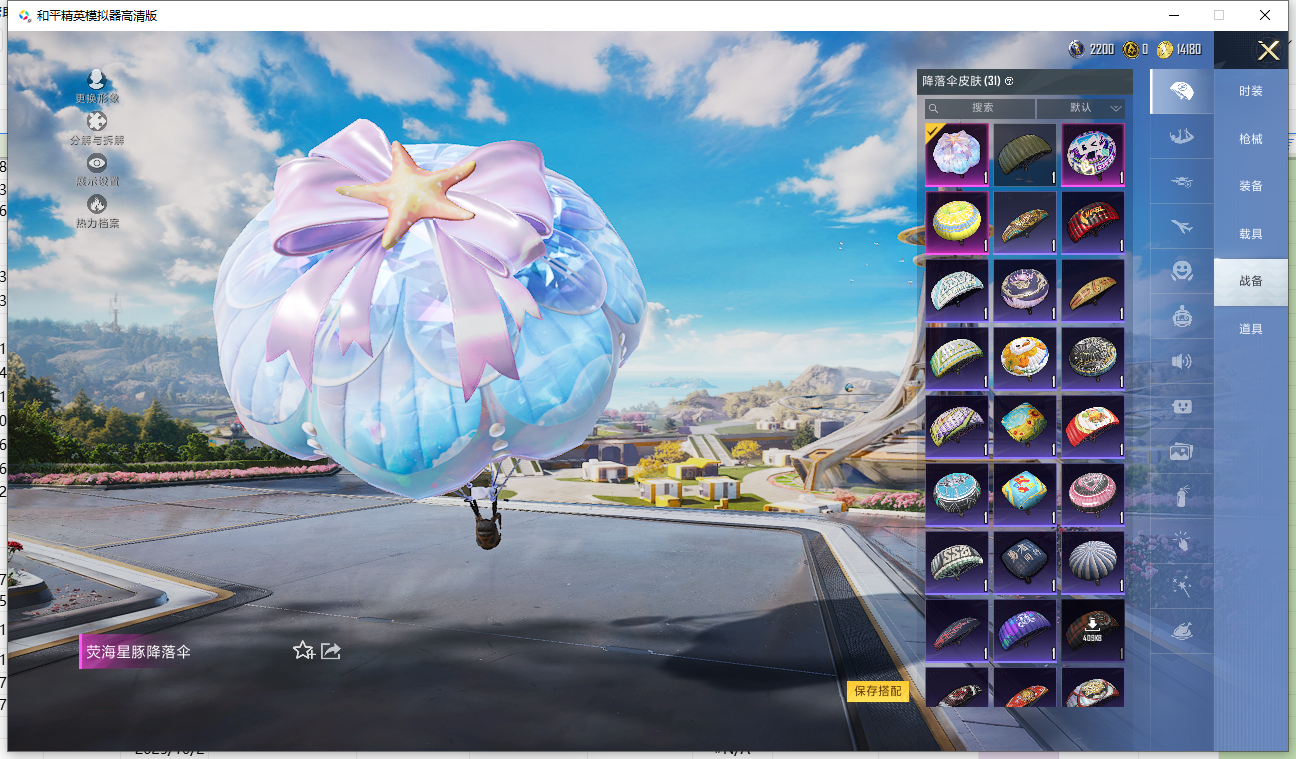This screenshot has width=1296, height=759.
Task: Minimize the emulator window
Action: [x=1172, y=15]
